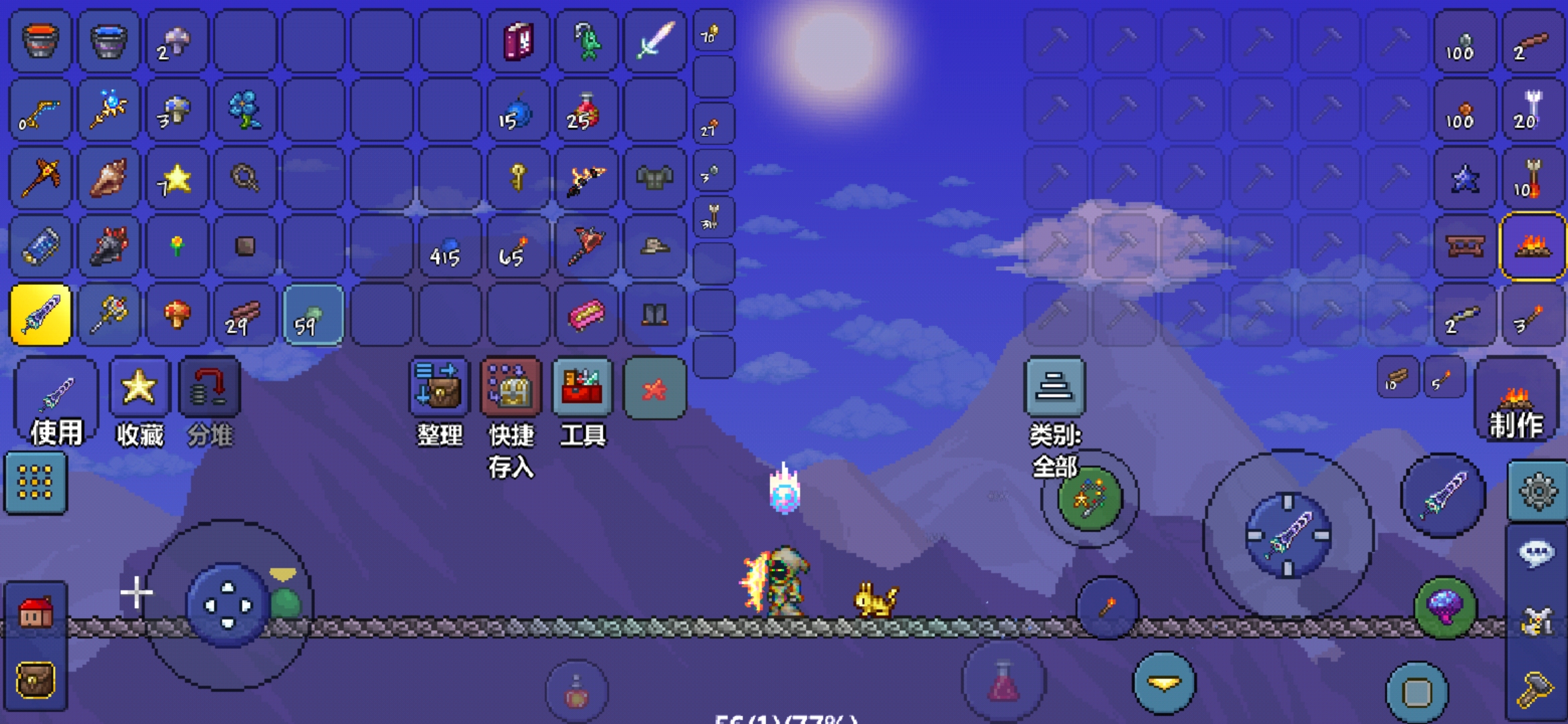
Task: Craft the campfire with 制作 button
Action: pos(1516,401)
